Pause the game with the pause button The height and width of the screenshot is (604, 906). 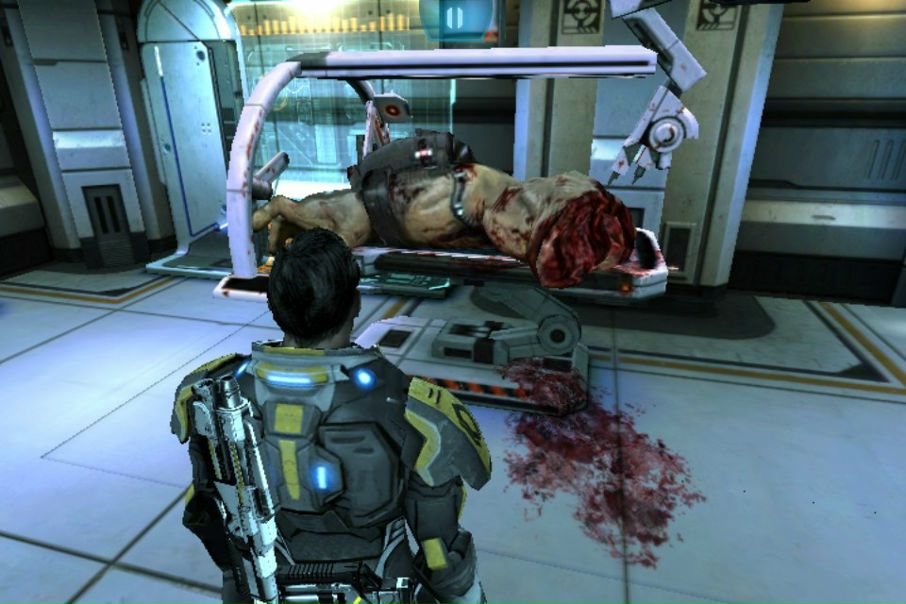point(455,17)
